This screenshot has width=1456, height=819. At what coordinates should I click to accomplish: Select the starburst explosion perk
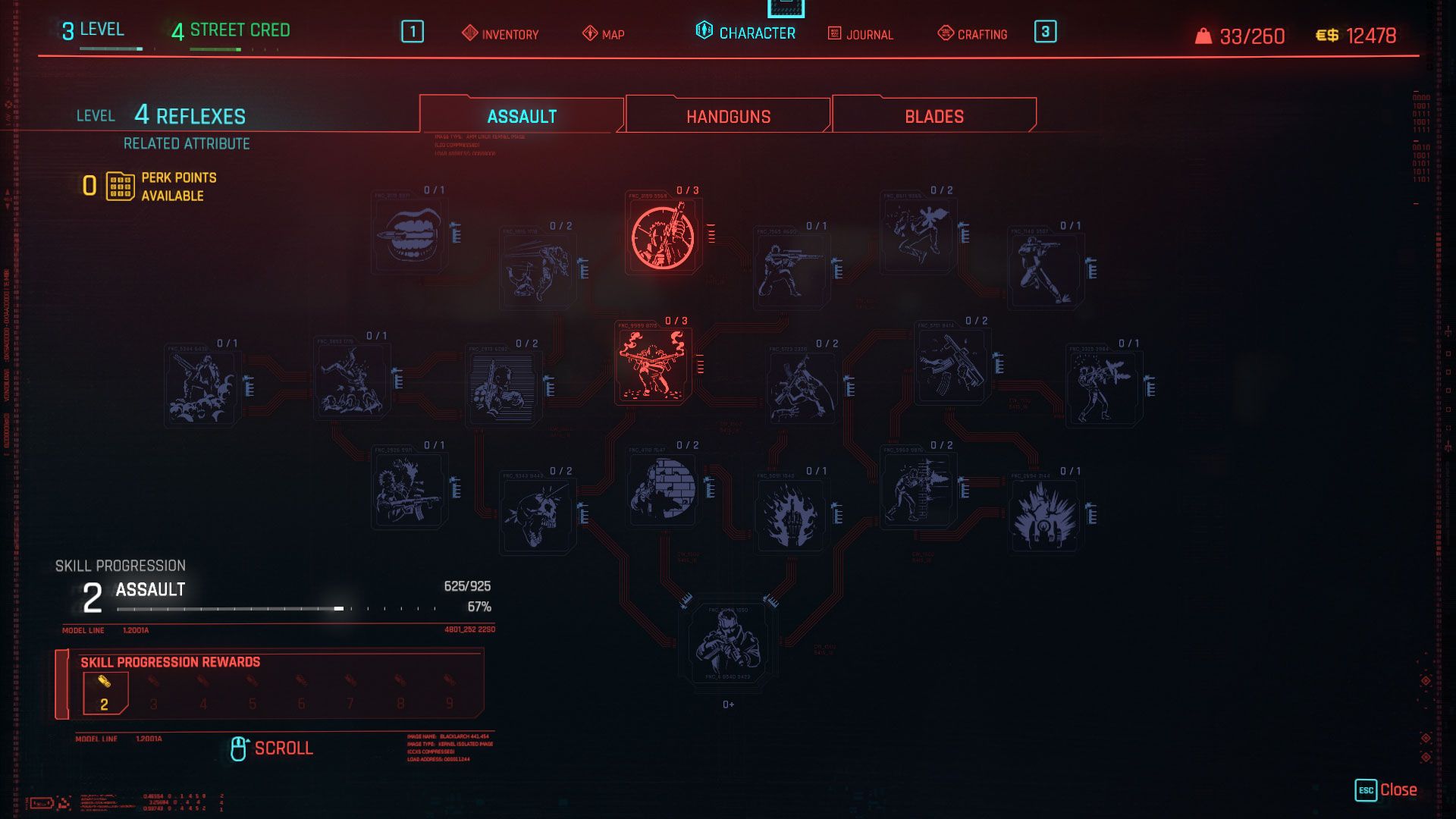1045,516
